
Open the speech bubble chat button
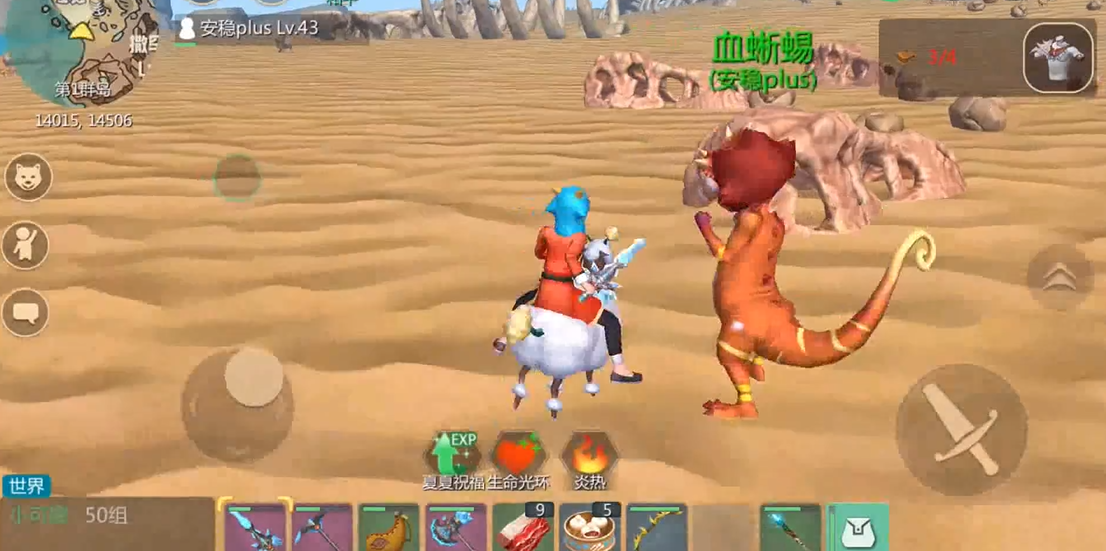(x=25, y=313)
